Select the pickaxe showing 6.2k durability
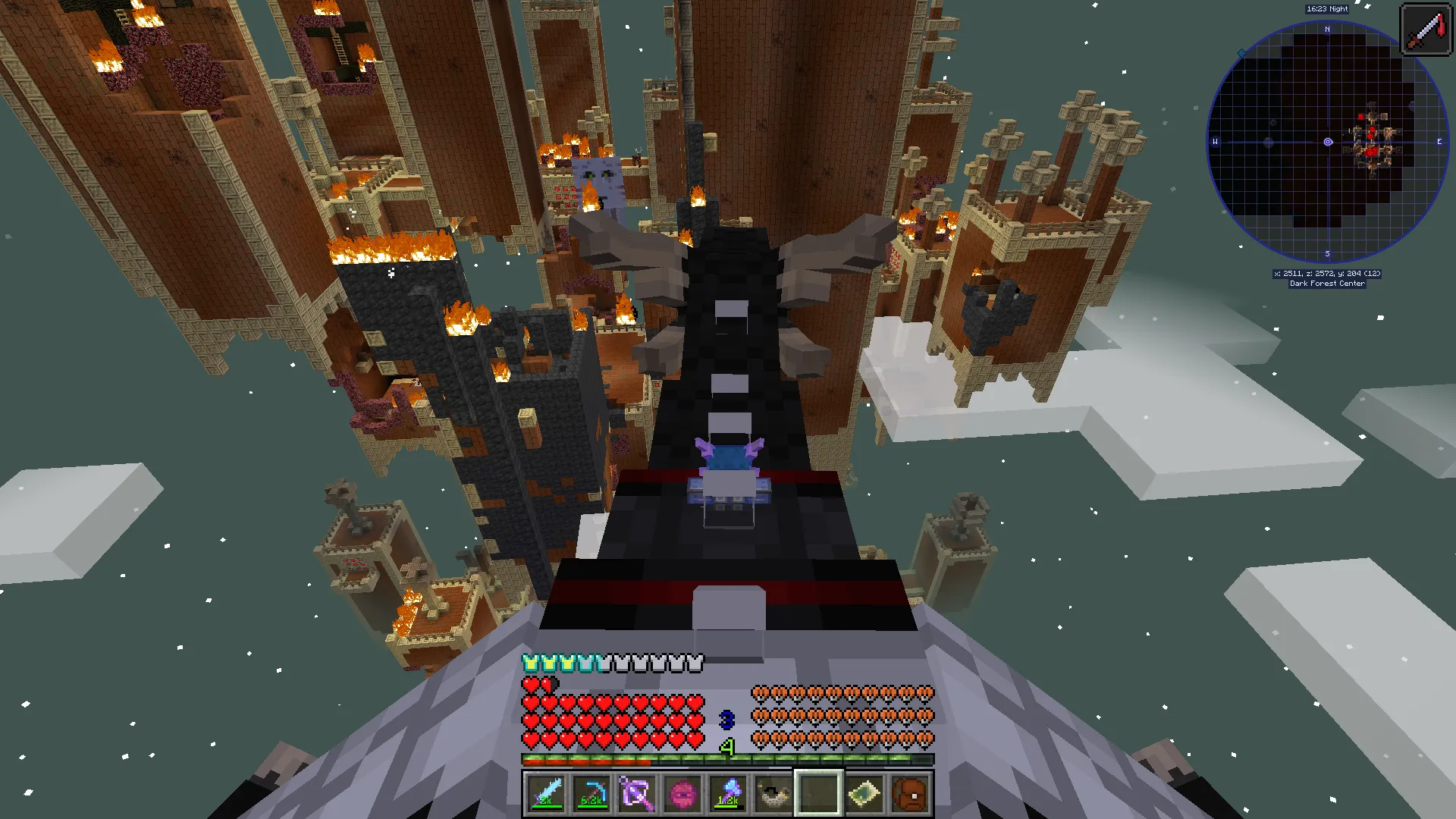Screen dimensions: 1456x819 click(x=593, y=792)
